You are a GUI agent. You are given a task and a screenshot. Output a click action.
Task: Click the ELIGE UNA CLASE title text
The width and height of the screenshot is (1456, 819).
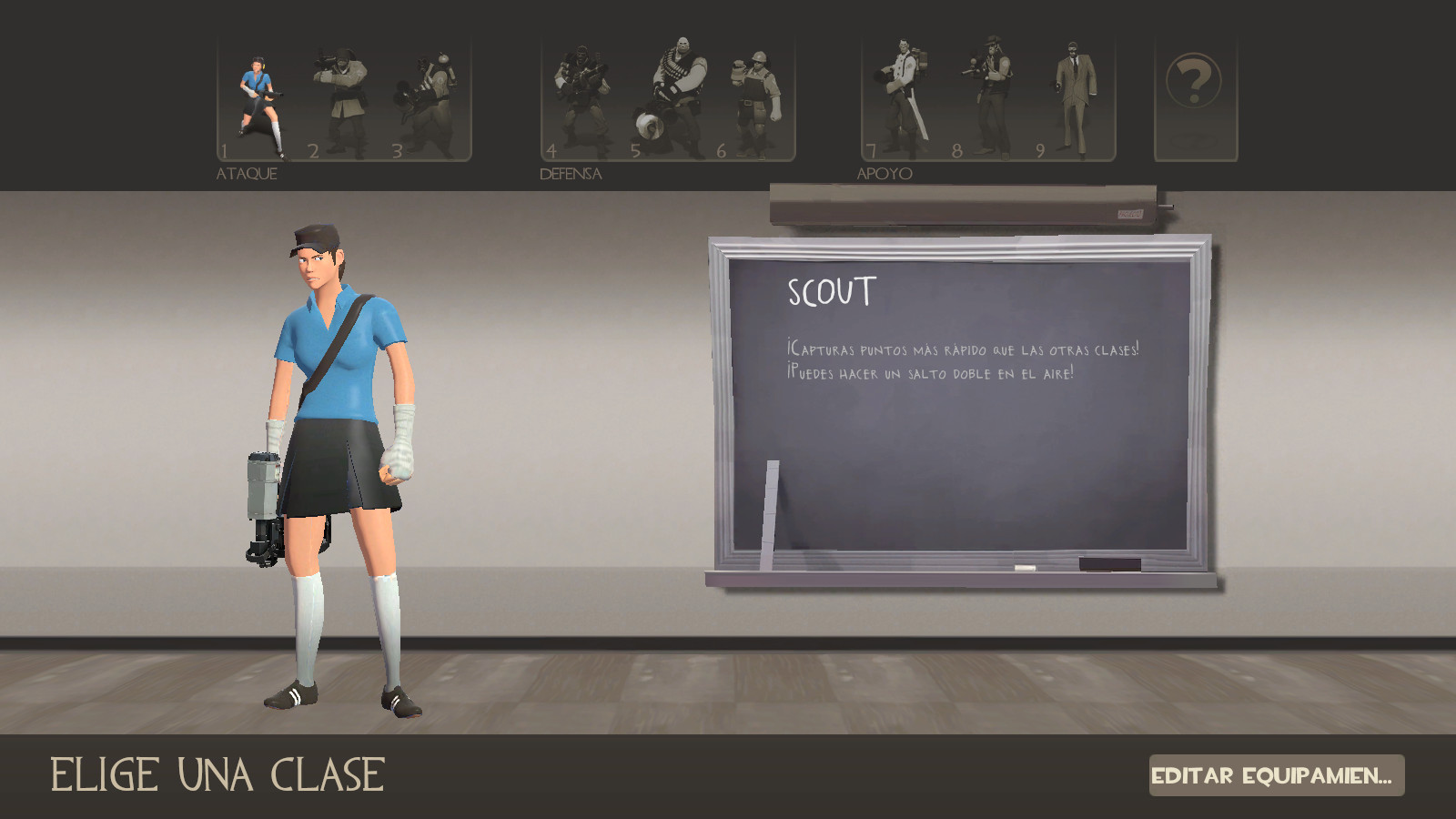[216, 774]
